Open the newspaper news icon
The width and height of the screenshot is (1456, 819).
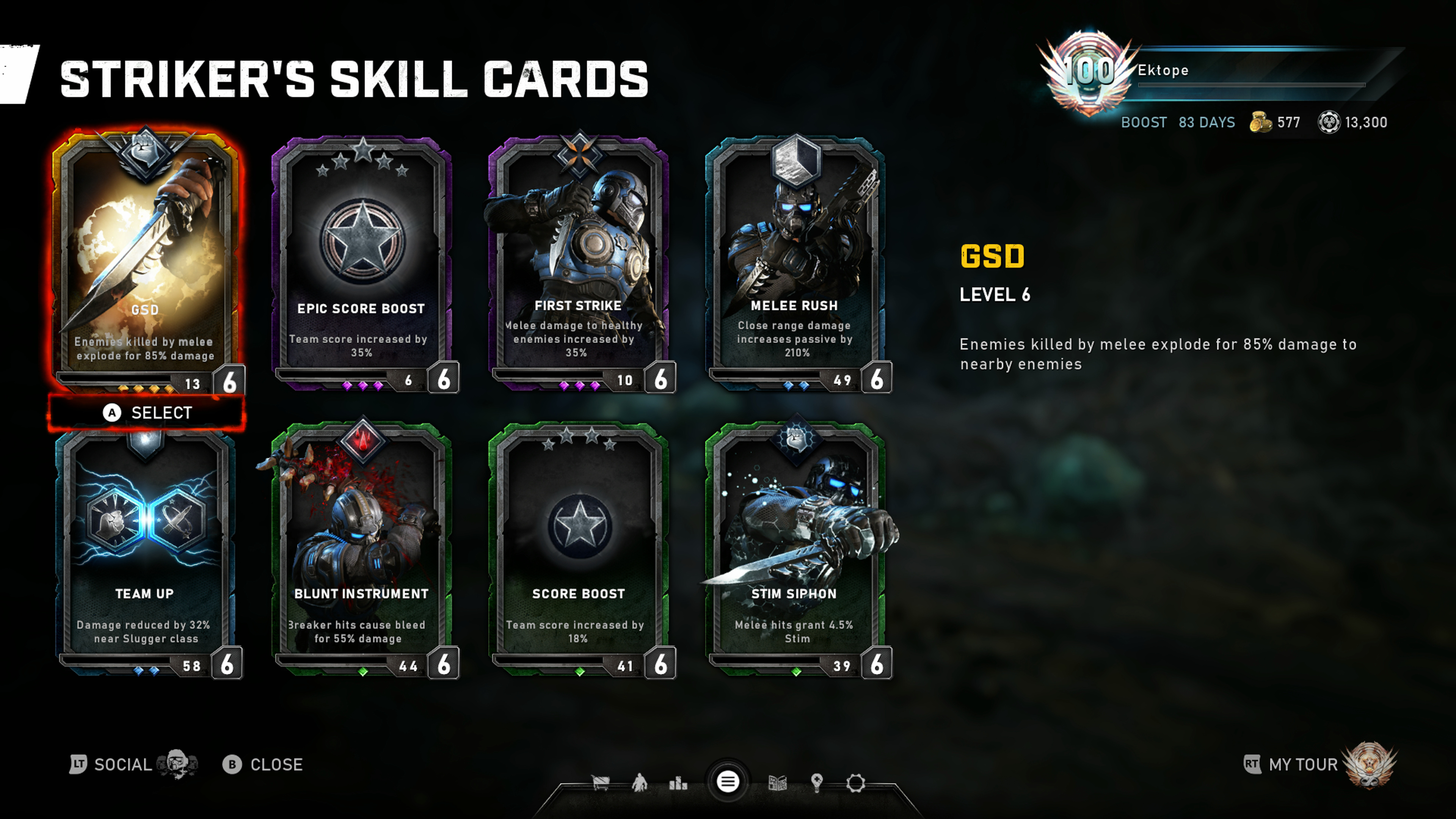pyautogui.click(x=778, y=783)
